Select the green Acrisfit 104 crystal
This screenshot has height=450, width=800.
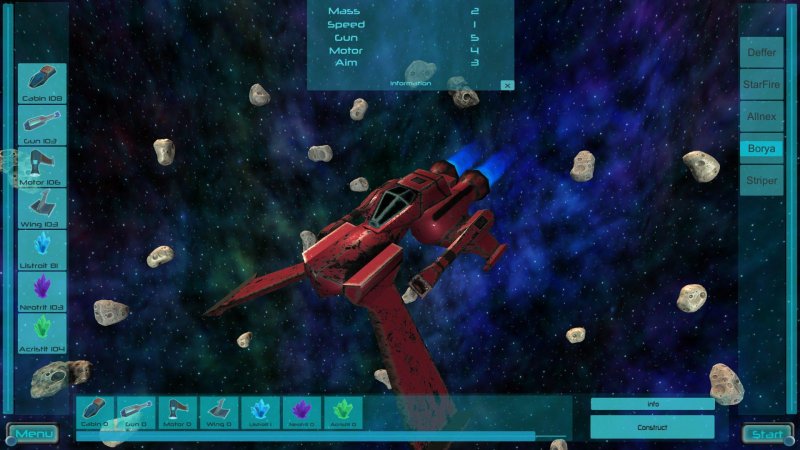(42, 333)
